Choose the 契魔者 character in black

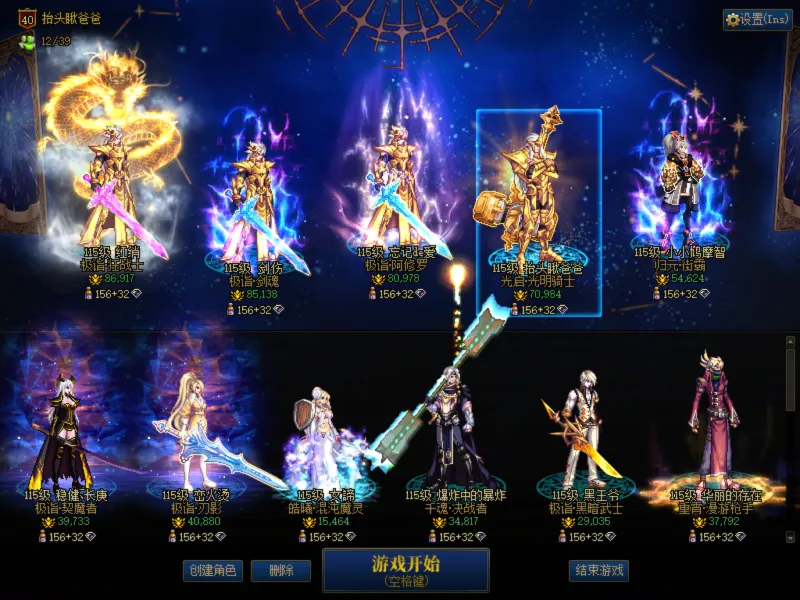pyautogui.click(x=60, y=440)
